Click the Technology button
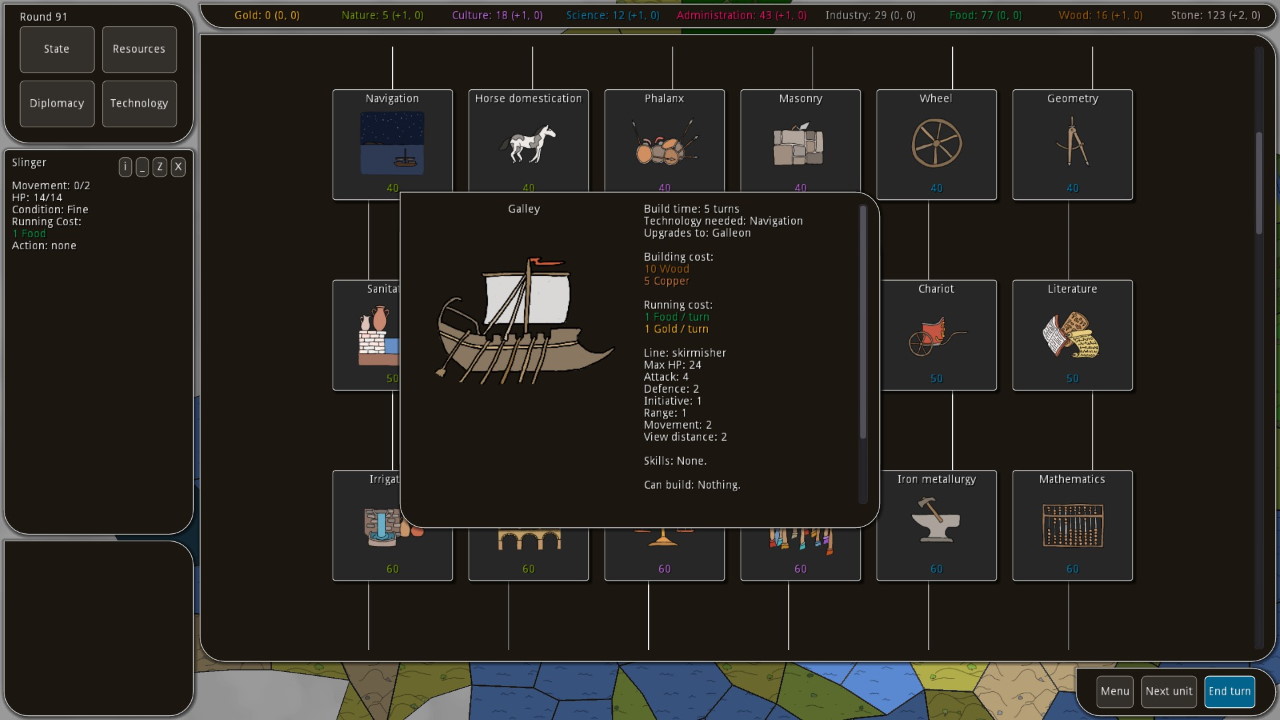The image size is (1280, 720). pos(139,103)
